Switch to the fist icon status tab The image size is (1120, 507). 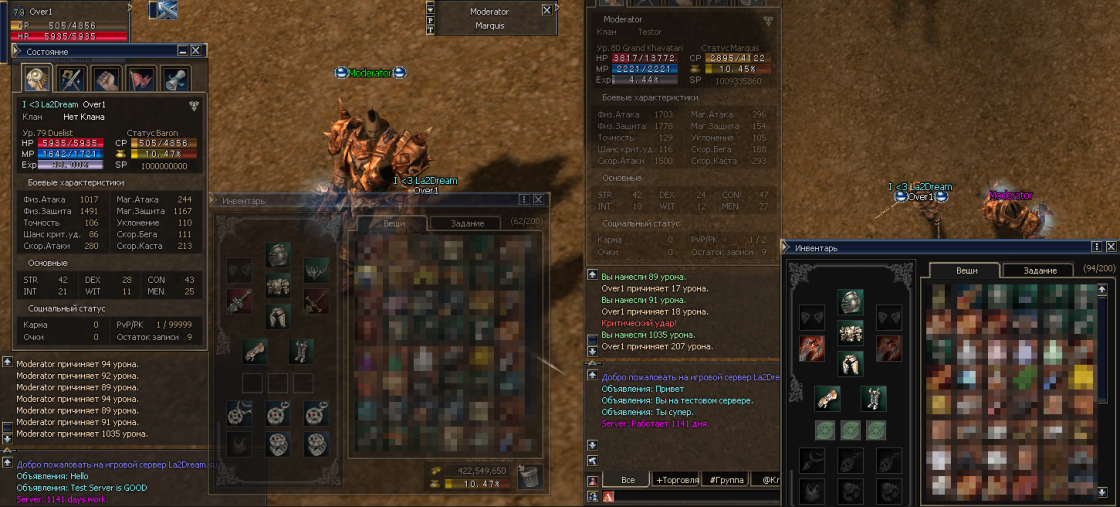coord(105,79)
